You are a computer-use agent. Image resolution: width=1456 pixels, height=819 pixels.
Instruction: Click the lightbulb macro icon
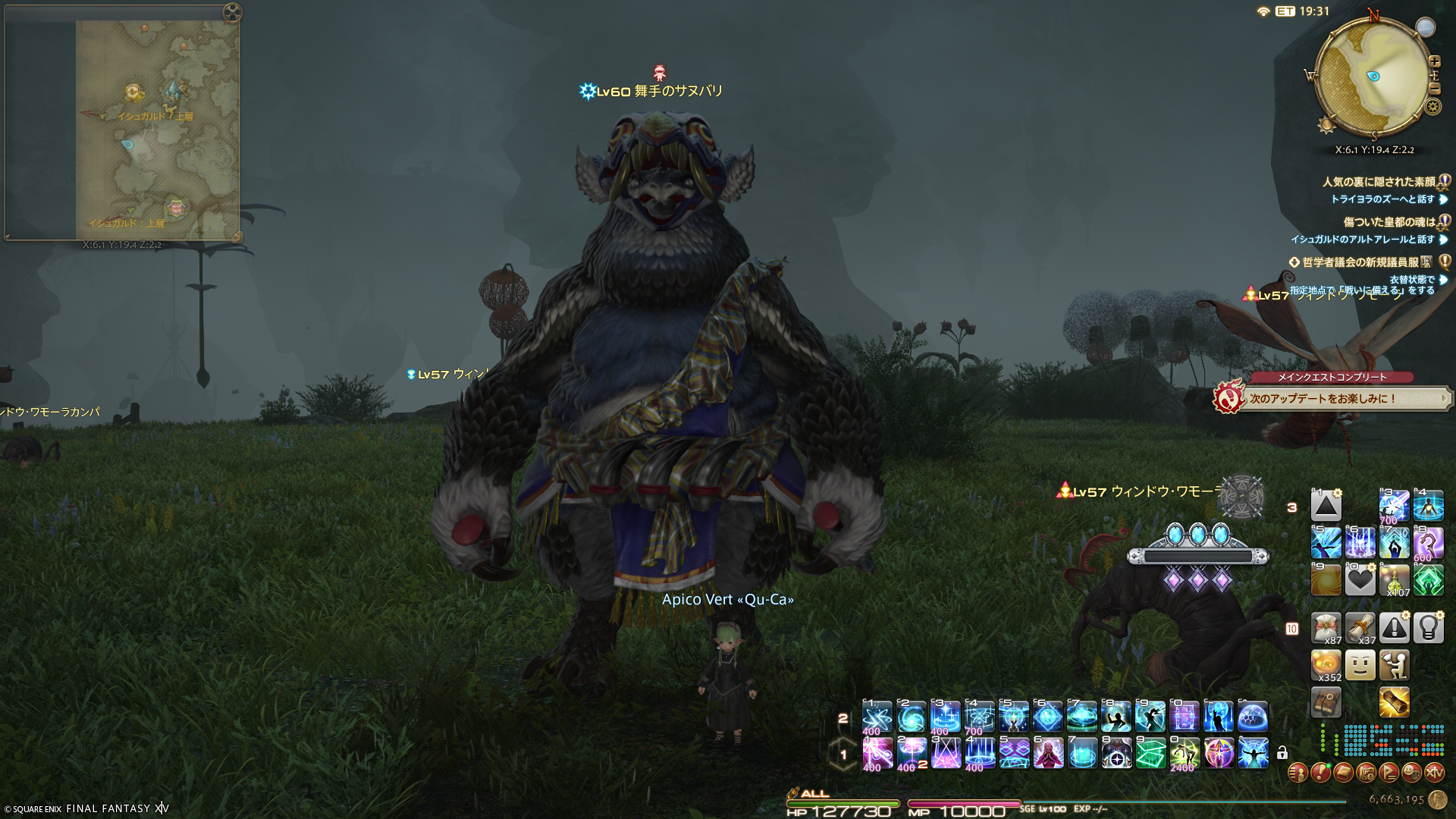coord(1429,628)
